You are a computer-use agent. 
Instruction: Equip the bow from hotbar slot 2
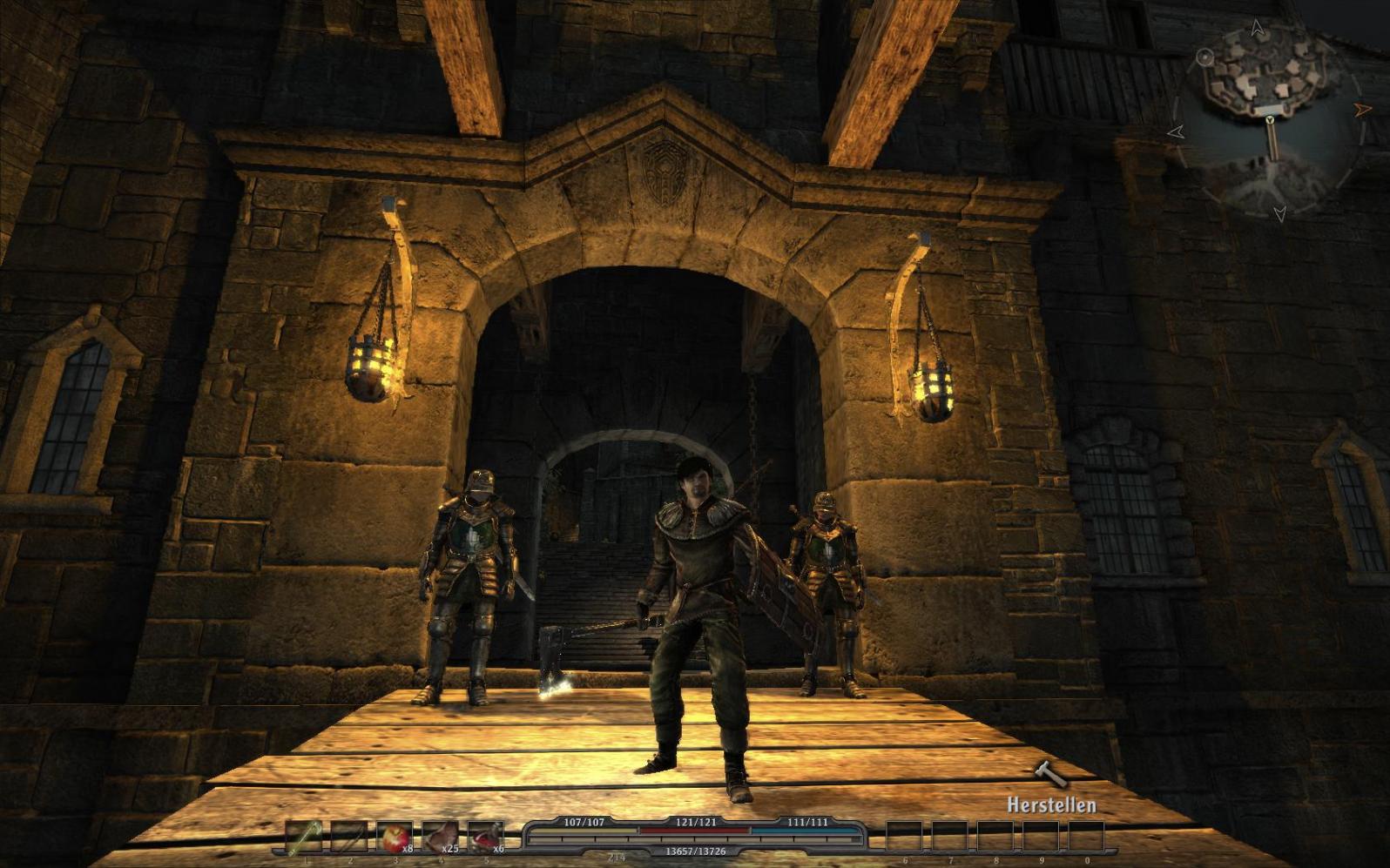coord(349,837)
